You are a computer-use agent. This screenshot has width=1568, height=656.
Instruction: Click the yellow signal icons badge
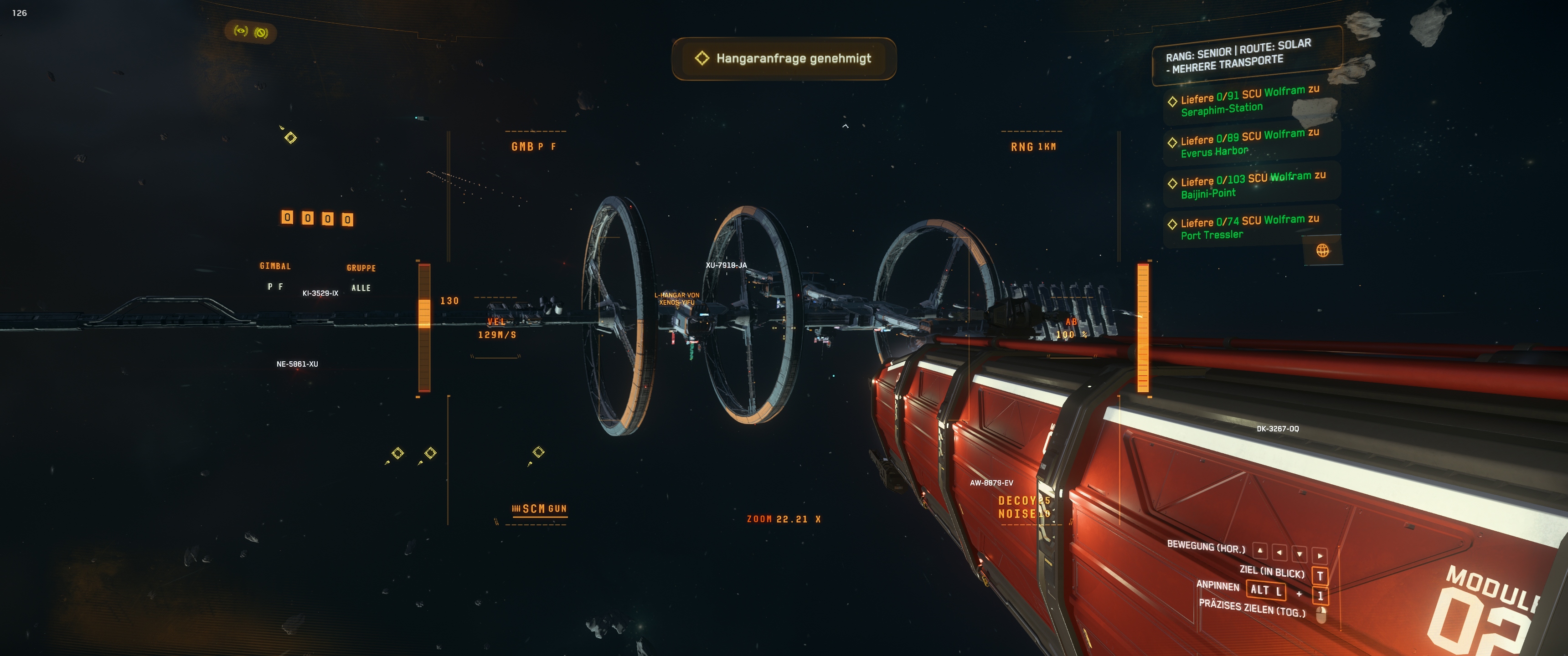coord(251,31)
